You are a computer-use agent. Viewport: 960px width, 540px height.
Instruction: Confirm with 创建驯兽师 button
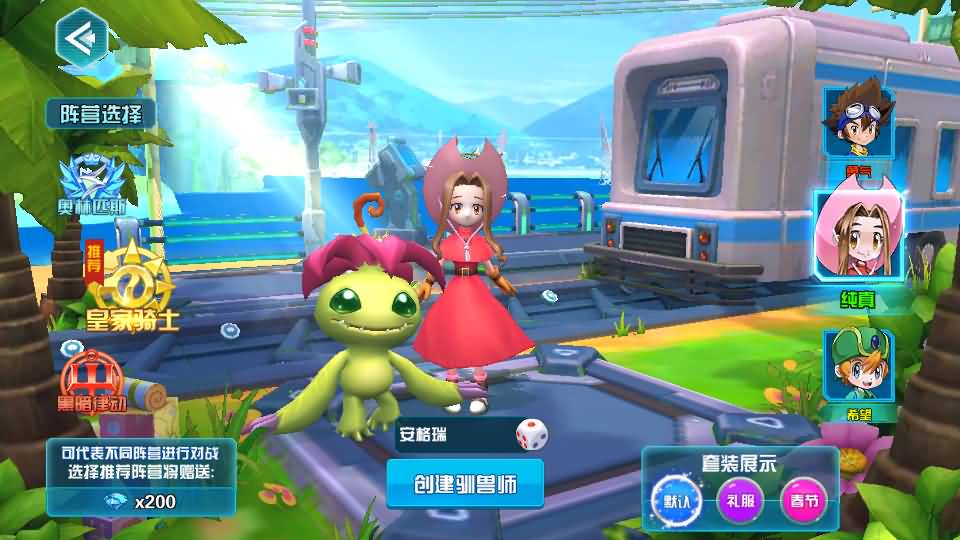click(x=465, y=484)
